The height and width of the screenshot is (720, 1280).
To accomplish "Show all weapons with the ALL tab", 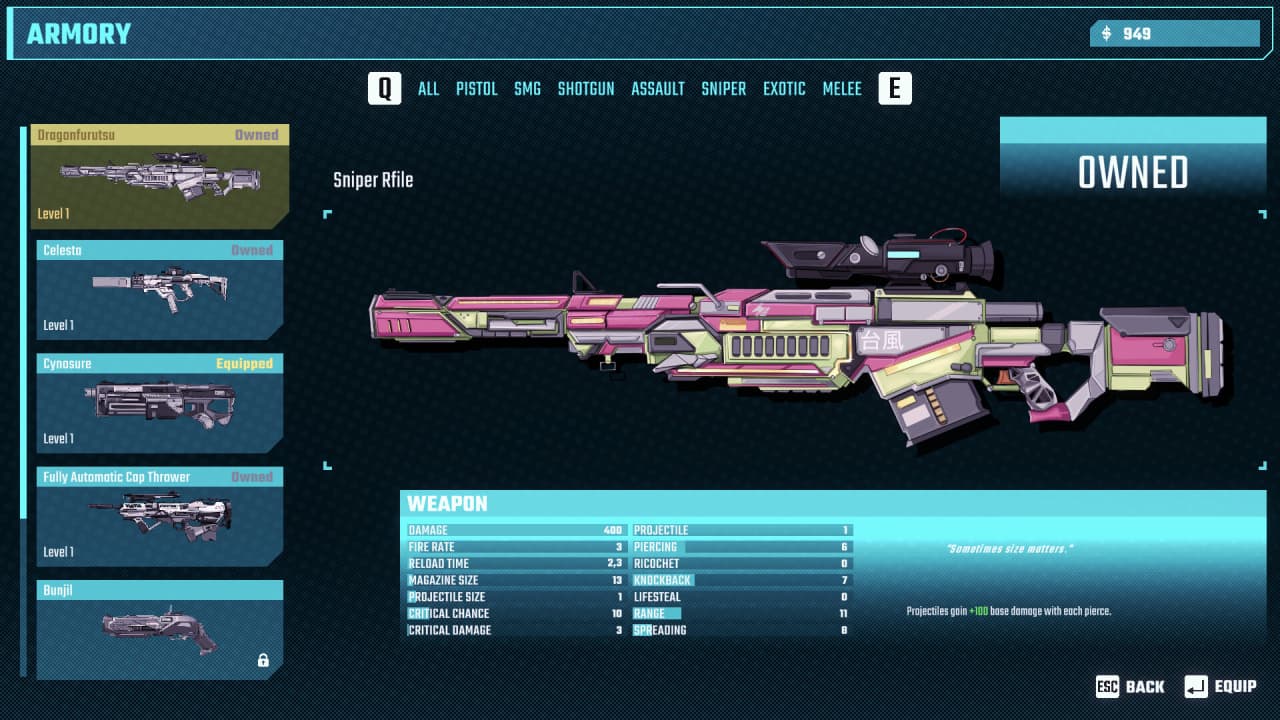I will click(428, 89).
